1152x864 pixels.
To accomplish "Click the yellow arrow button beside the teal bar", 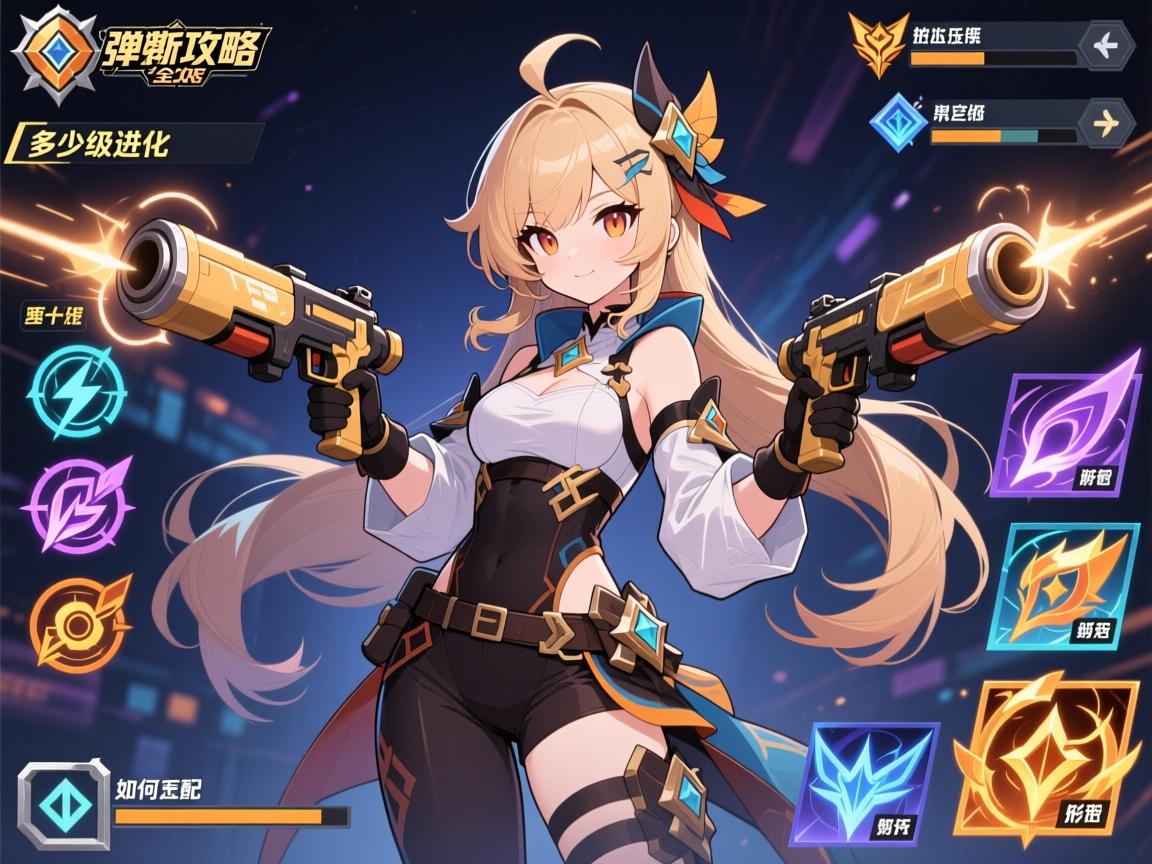I will pos(1107,122).
